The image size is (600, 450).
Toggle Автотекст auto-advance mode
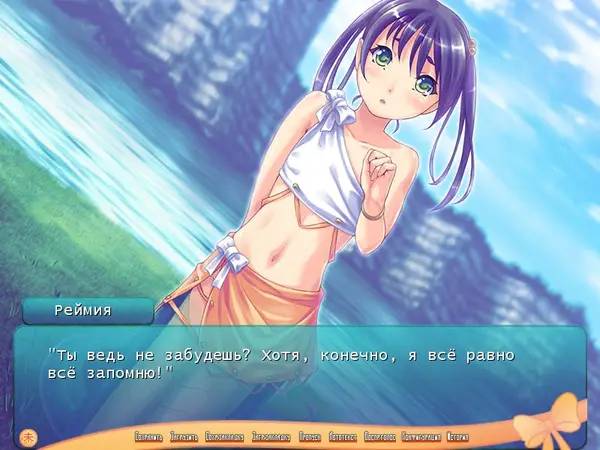(x=342, y=437)
